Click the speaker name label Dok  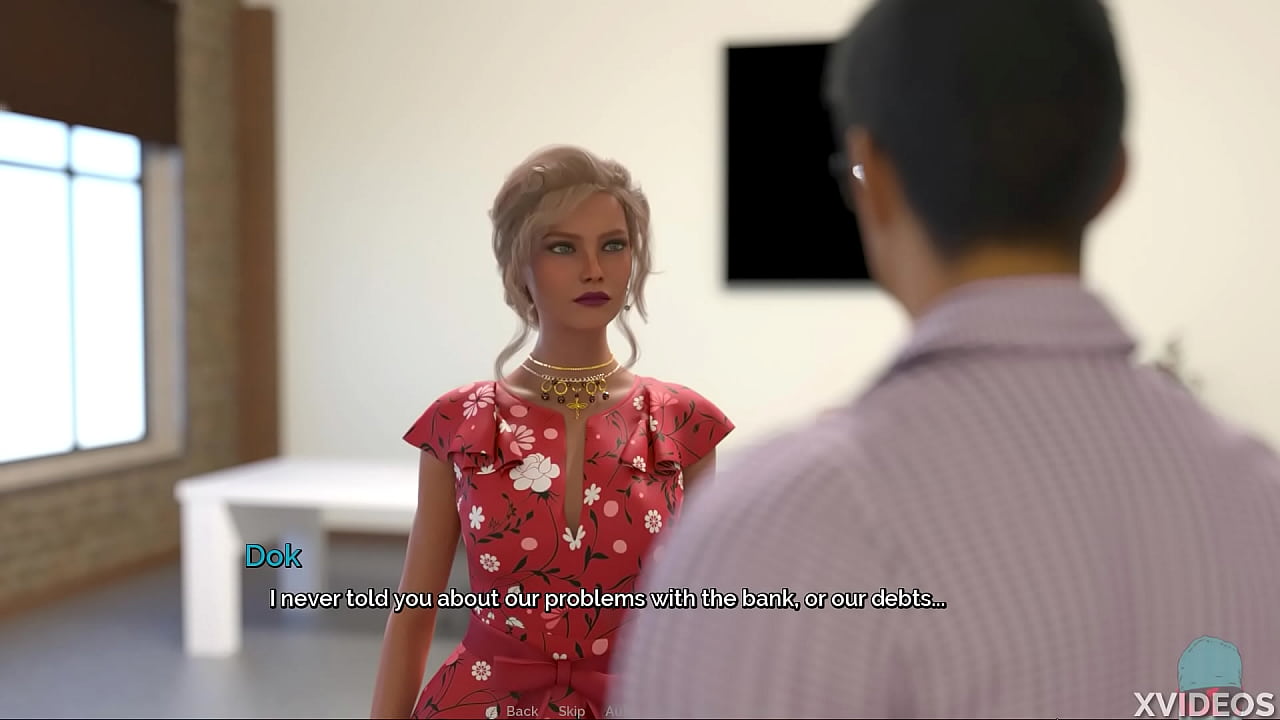274,557
